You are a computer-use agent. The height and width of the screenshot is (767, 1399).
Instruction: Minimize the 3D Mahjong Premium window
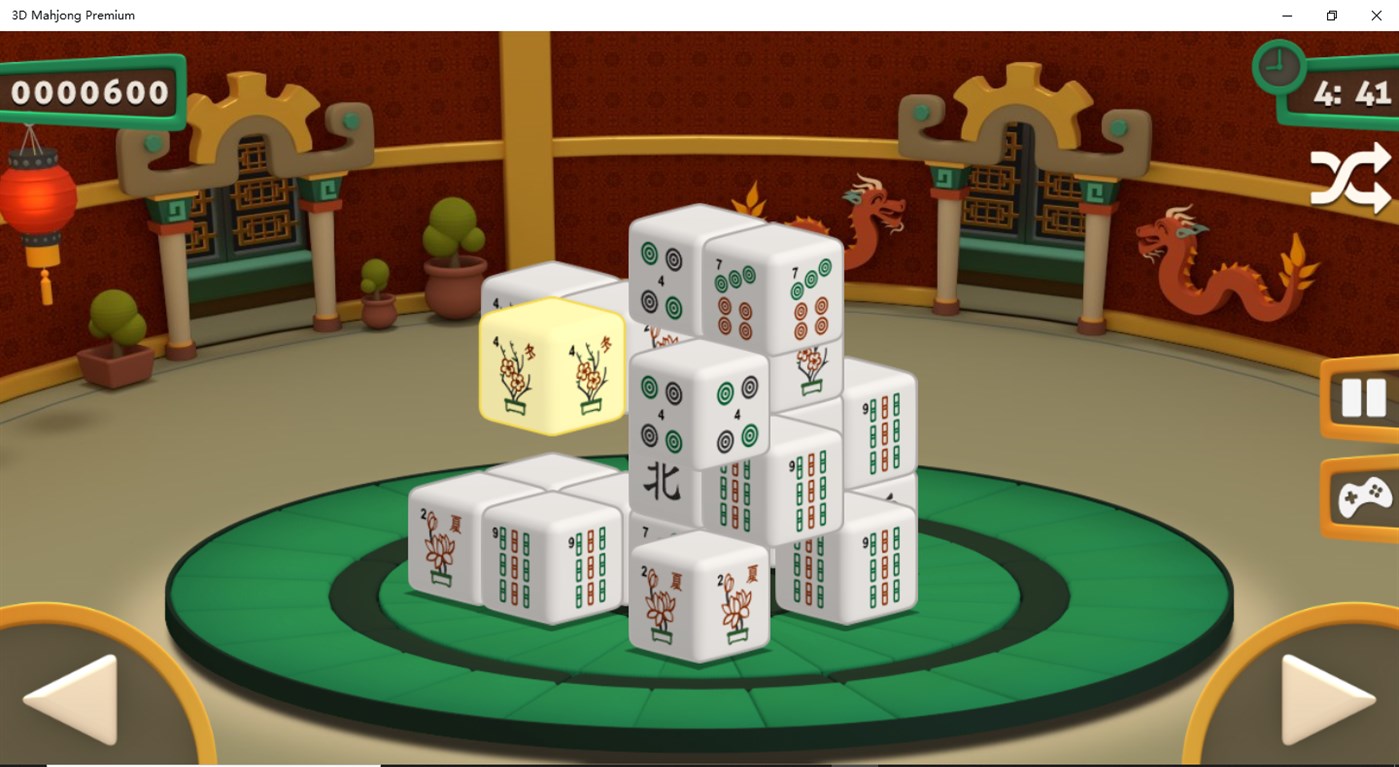pos(1286,15)
